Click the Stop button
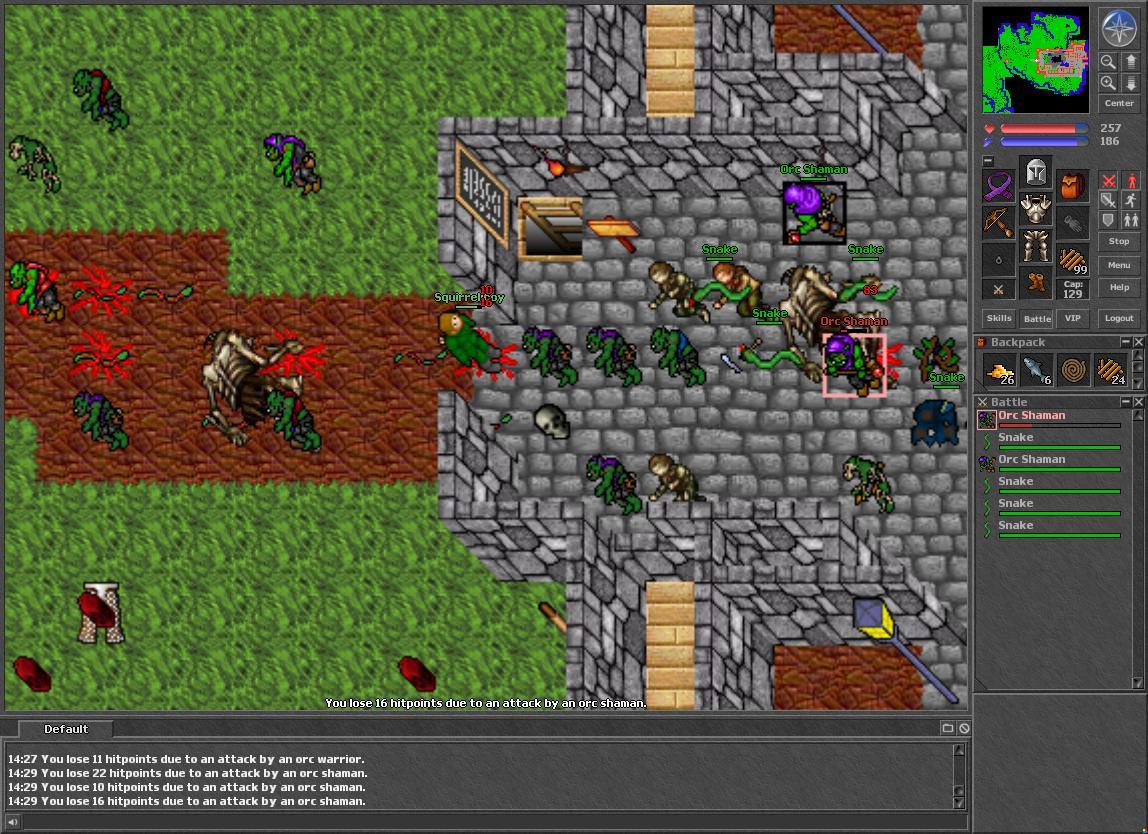The height and width of the screenshot is (834, 1148). pyautogui.click(x=1119, y=241)
